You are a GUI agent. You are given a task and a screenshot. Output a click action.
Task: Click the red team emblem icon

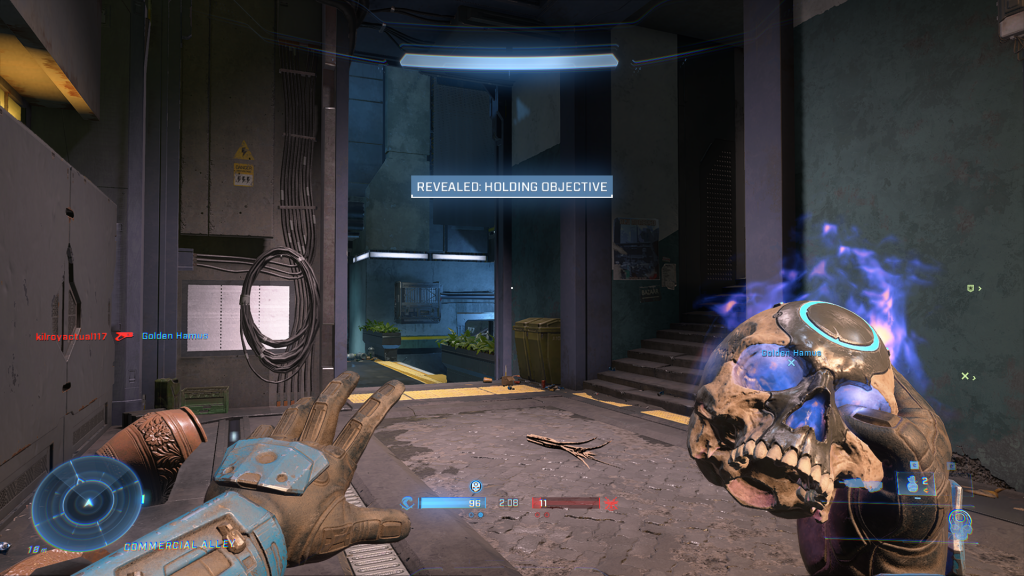[x=612, y=504]
